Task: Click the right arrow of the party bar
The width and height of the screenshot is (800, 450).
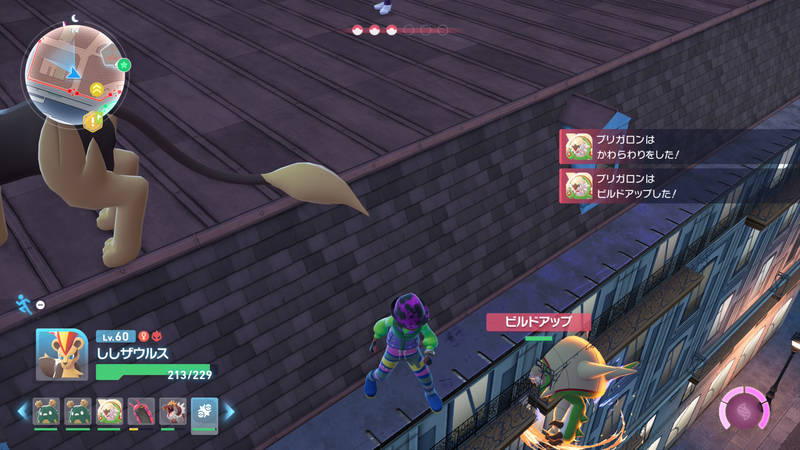Action: [x=229, y=410]
